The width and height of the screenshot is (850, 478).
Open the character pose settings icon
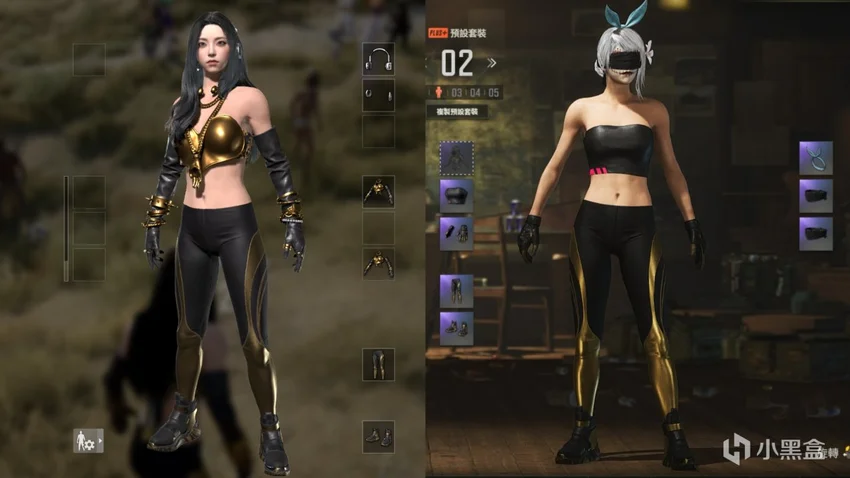click(88, 440)
